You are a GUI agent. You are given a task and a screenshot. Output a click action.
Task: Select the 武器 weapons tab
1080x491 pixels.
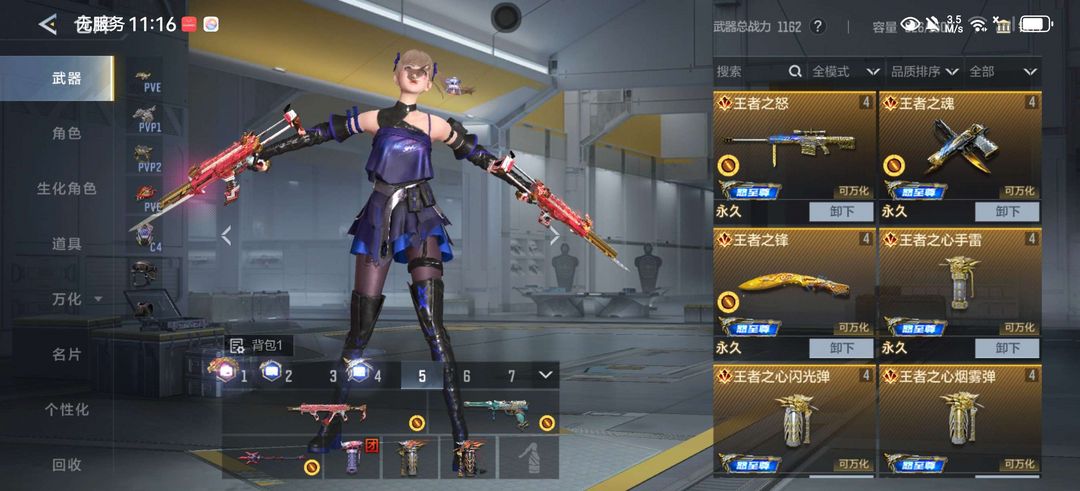click(x=66, y=78)
